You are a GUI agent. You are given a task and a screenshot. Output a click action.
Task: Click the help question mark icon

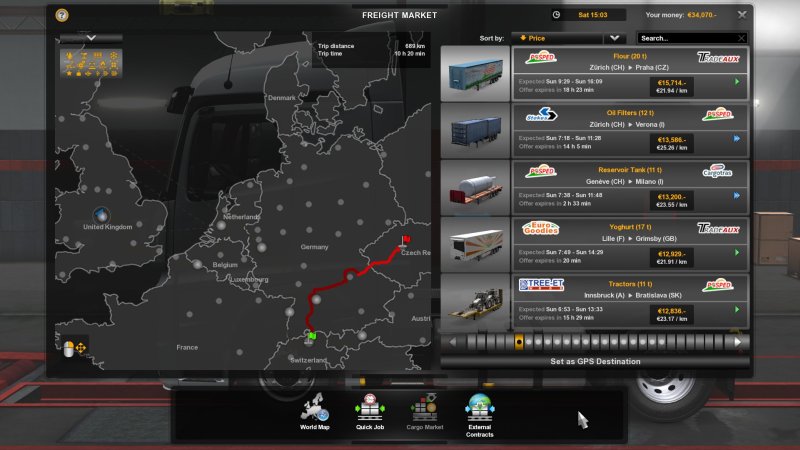click(62, 16)
